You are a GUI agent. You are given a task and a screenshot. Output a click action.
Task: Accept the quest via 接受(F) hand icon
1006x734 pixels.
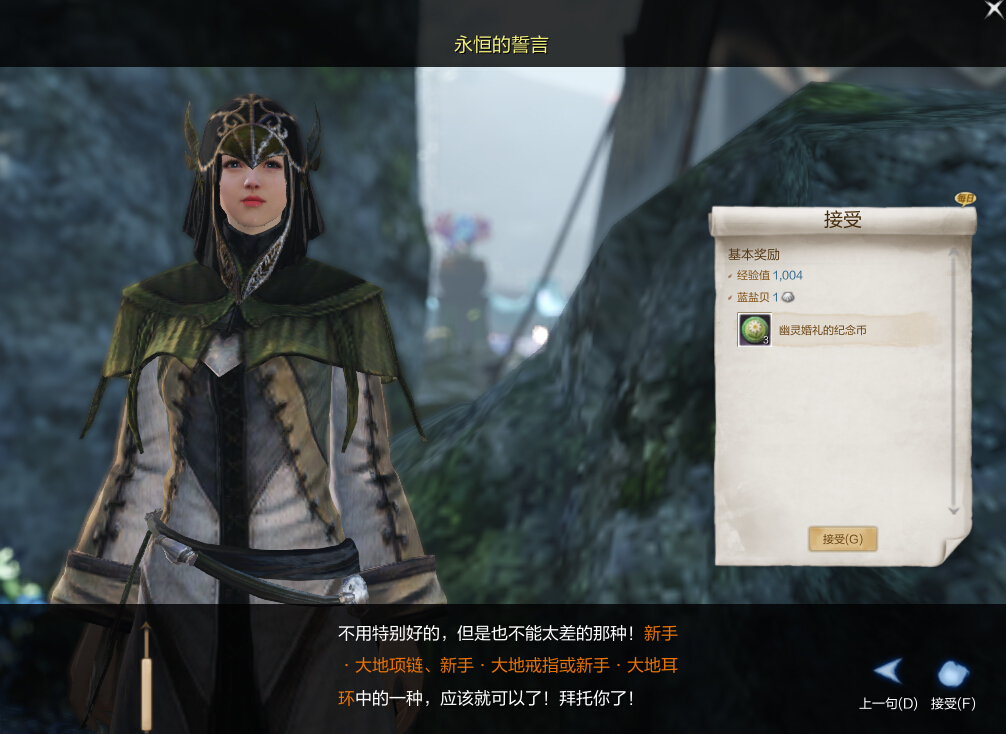click(x=953, y=673)
